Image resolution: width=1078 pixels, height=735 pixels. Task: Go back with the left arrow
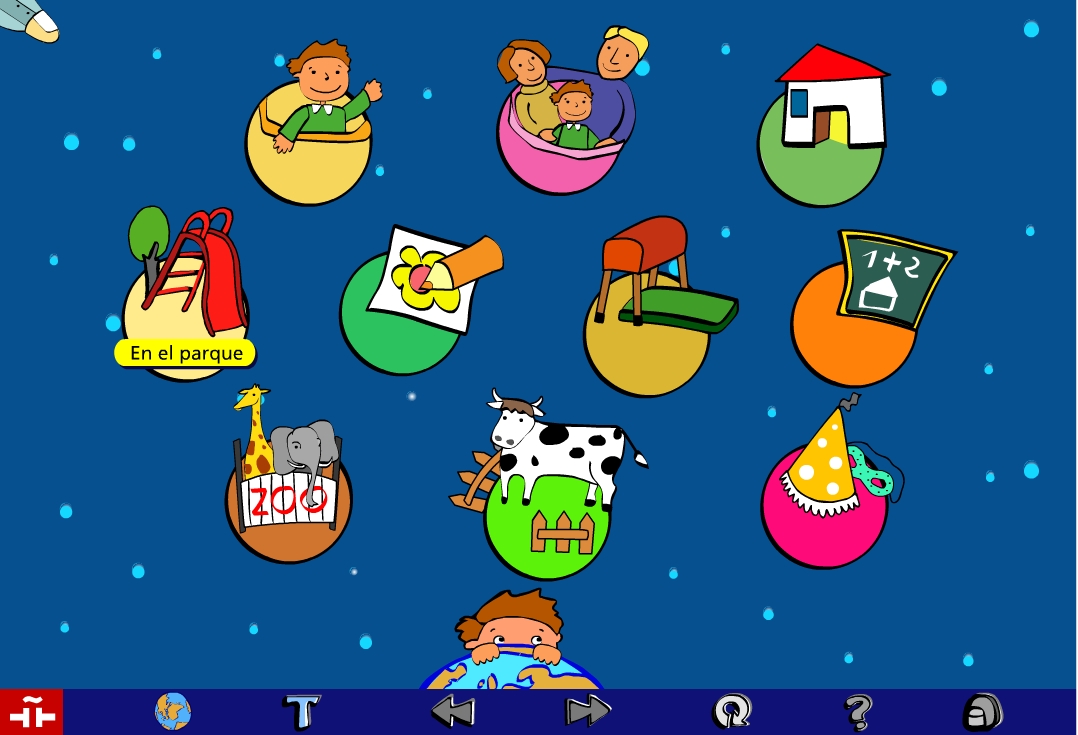(x=452, y=712)
